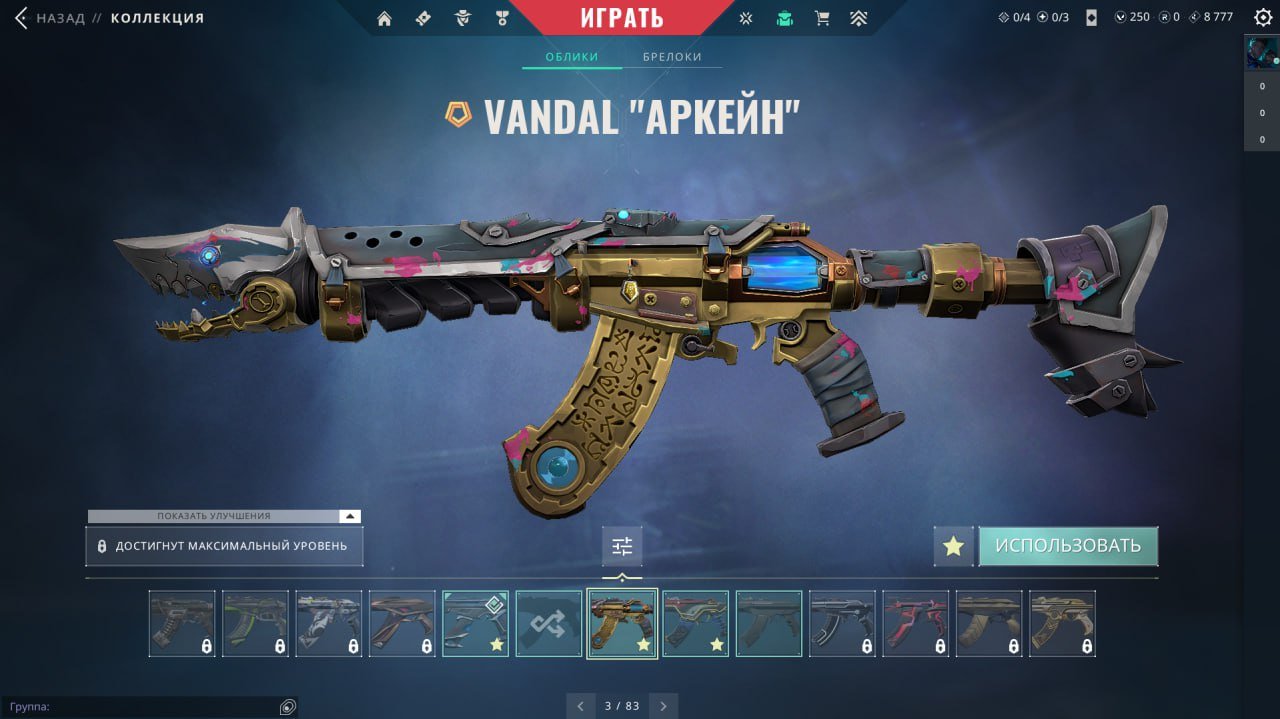Viewport: 1280px width, 719px height.
Task: Expand the ПОКАЗАТЬ УЛУЧШЕНИЯ upgrades bar
Action: point(223,516)
